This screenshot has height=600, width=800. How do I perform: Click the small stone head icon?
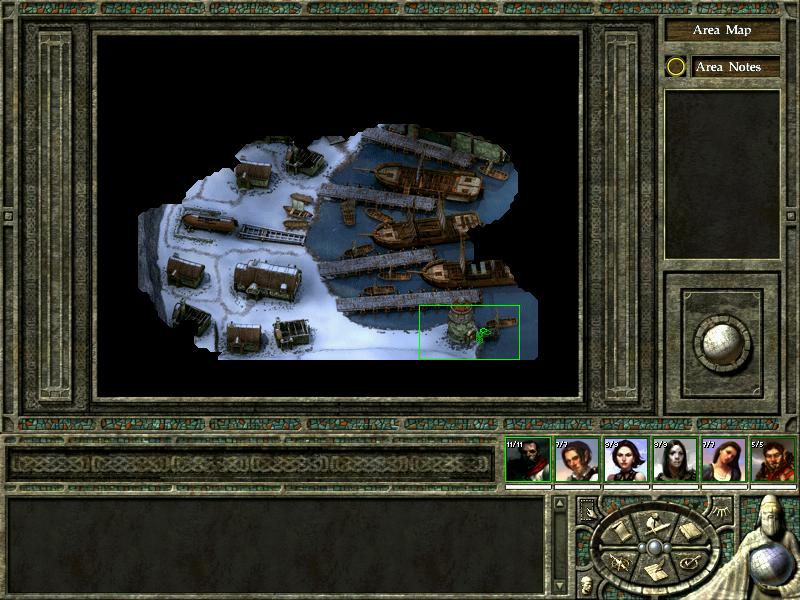(586, 583)
